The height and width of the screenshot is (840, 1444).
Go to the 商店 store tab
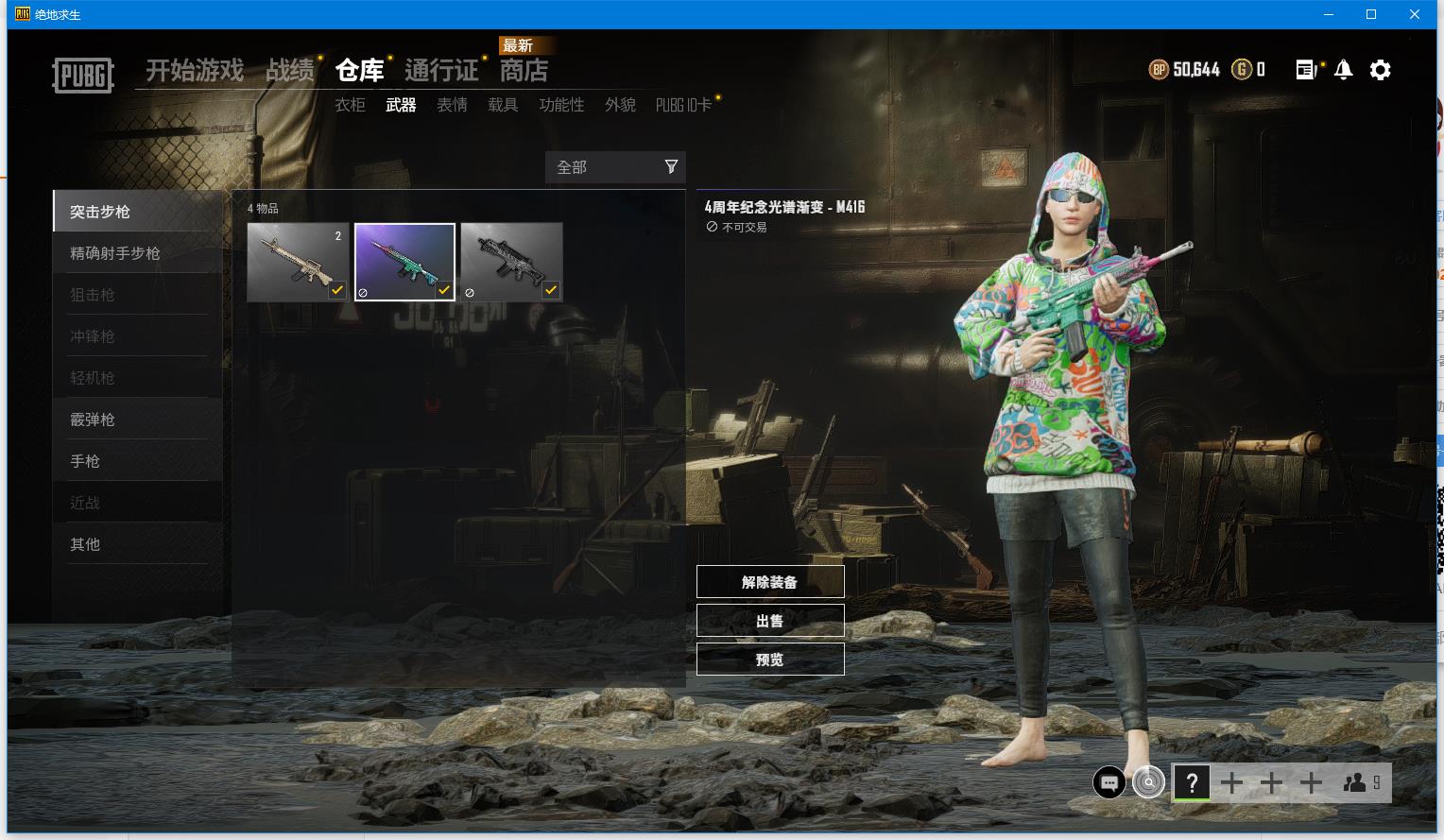(x=524, y=70)
